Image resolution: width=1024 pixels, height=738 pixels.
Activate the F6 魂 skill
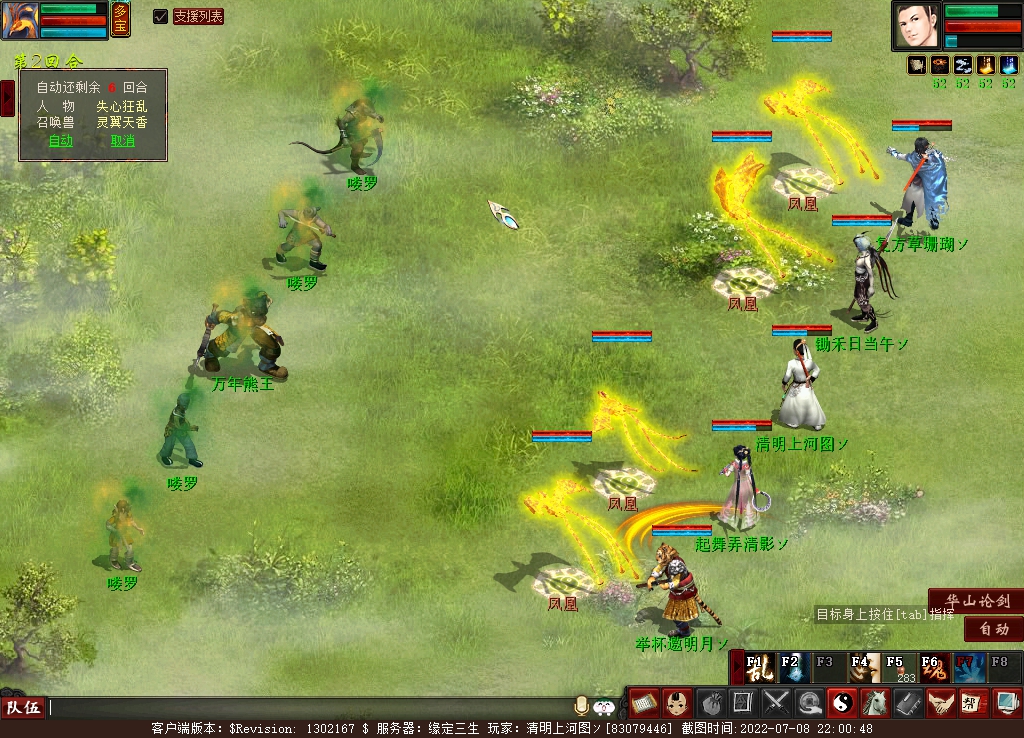[934, 667]
